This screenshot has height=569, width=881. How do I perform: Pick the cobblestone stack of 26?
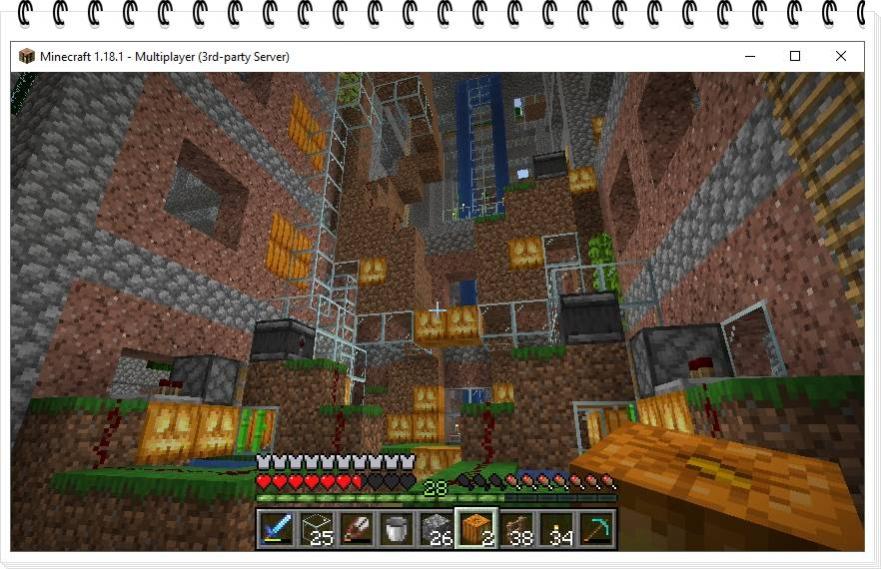pos(435,528)
